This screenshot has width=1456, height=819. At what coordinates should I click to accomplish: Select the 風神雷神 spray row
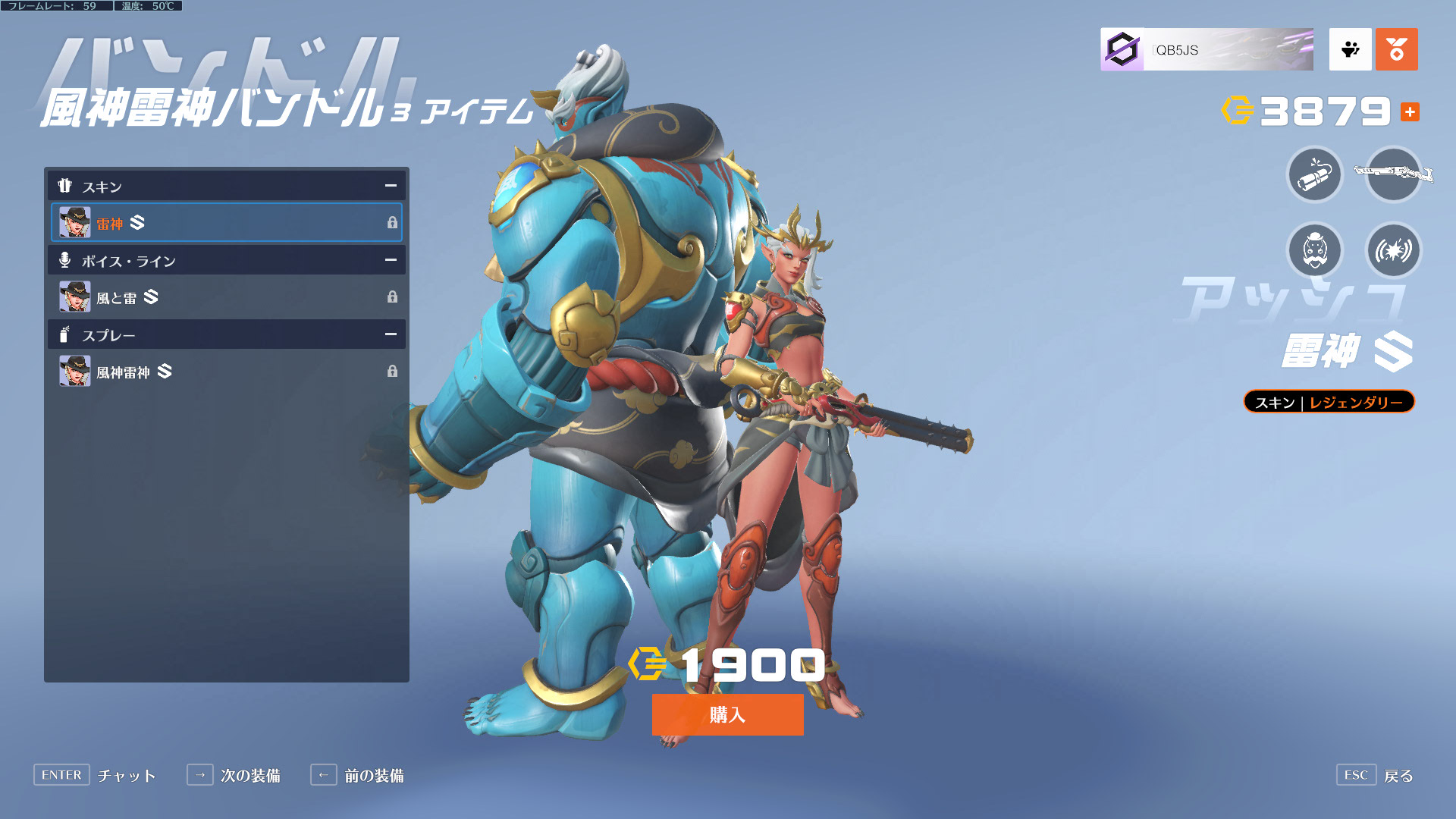tap(226, 372)
